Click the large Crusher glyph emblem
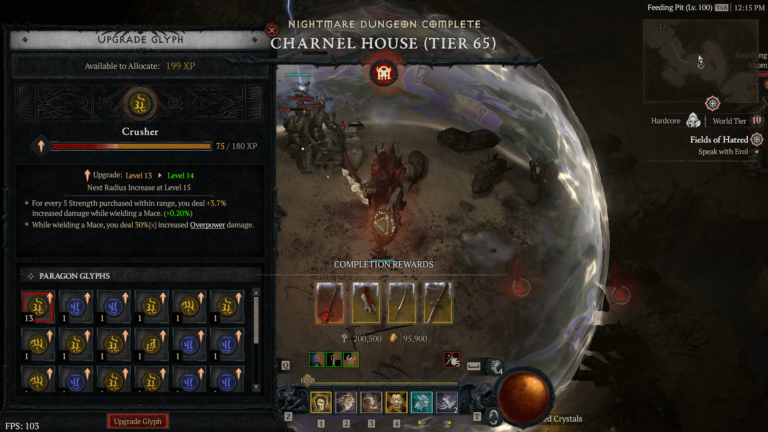This screenshot has height=432, width=768. (x=140, y=103)
